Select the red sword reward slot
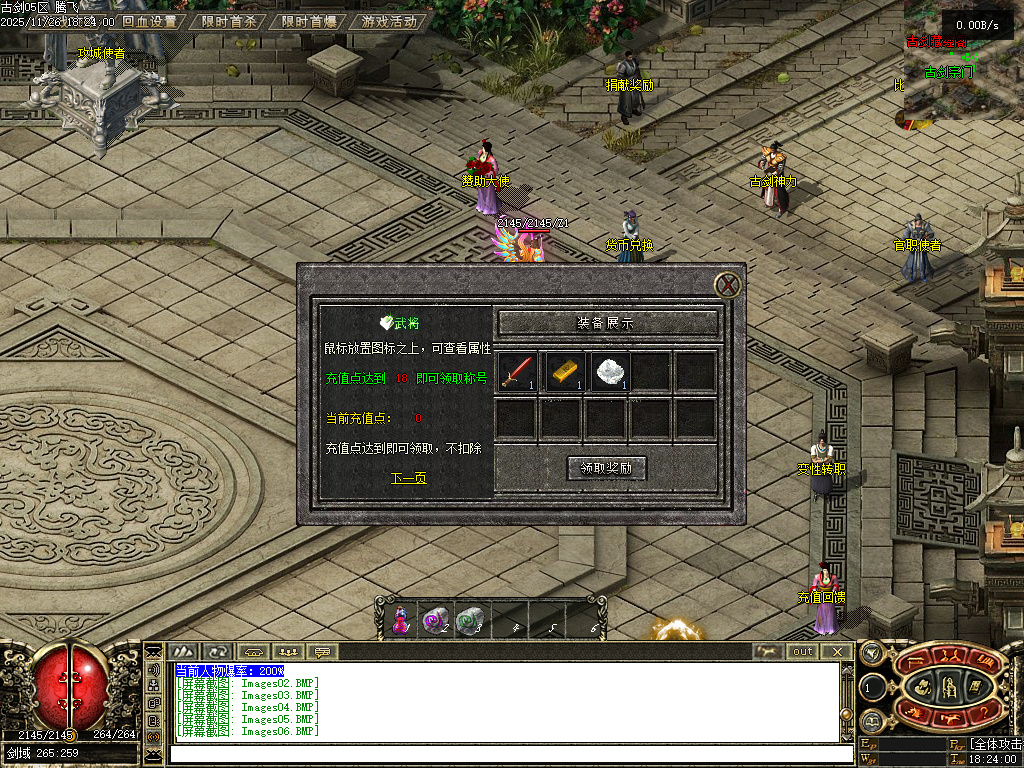This screenshot has width=1024, height=768. (x=517, y=372)
